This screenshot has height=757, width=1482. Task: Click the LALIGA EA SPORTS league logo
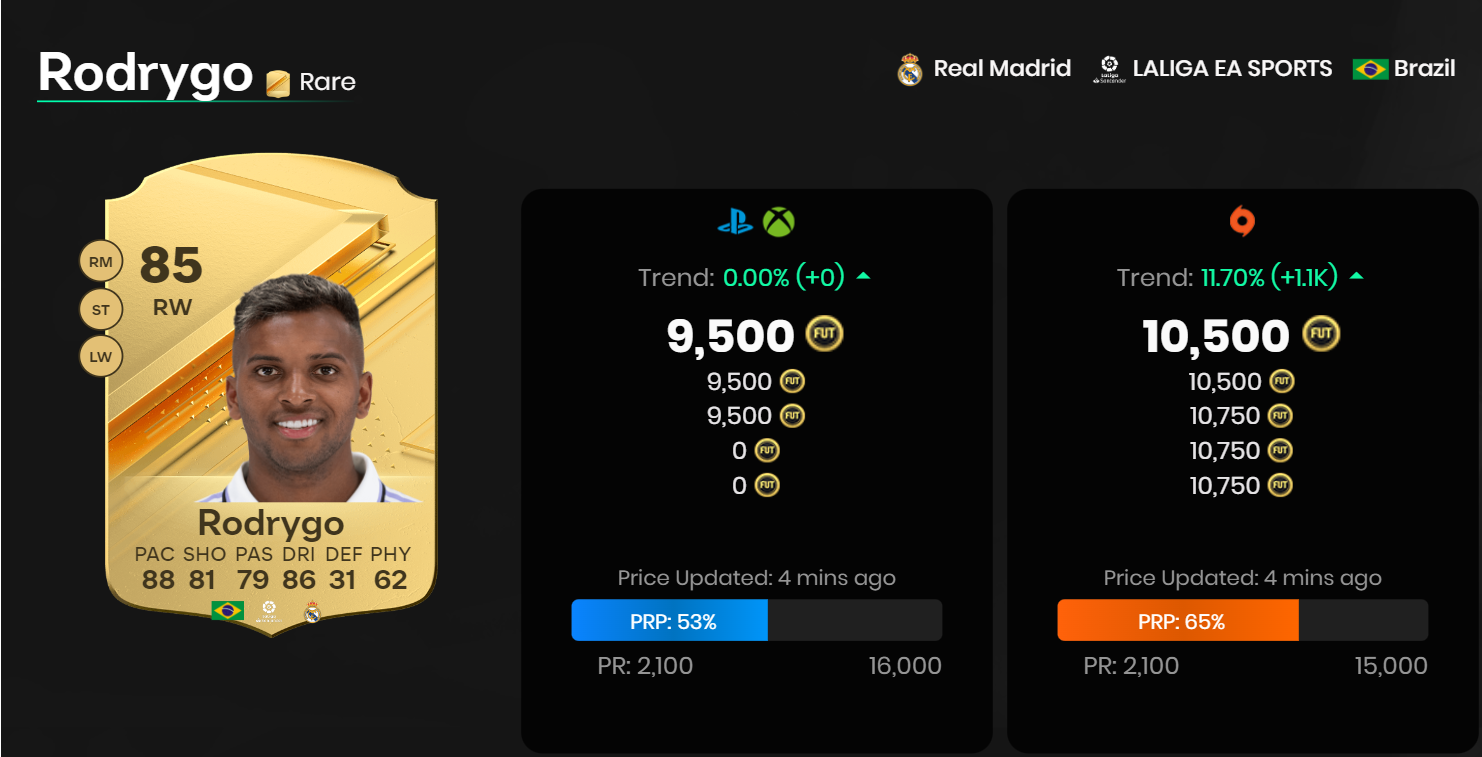(x=1110, y=67)
